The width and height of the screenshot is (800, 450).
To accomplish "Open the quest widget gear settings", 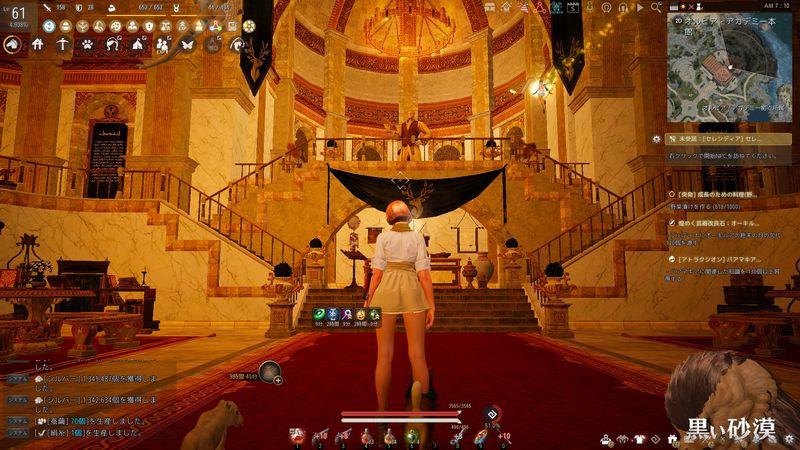I will [656, 138].
